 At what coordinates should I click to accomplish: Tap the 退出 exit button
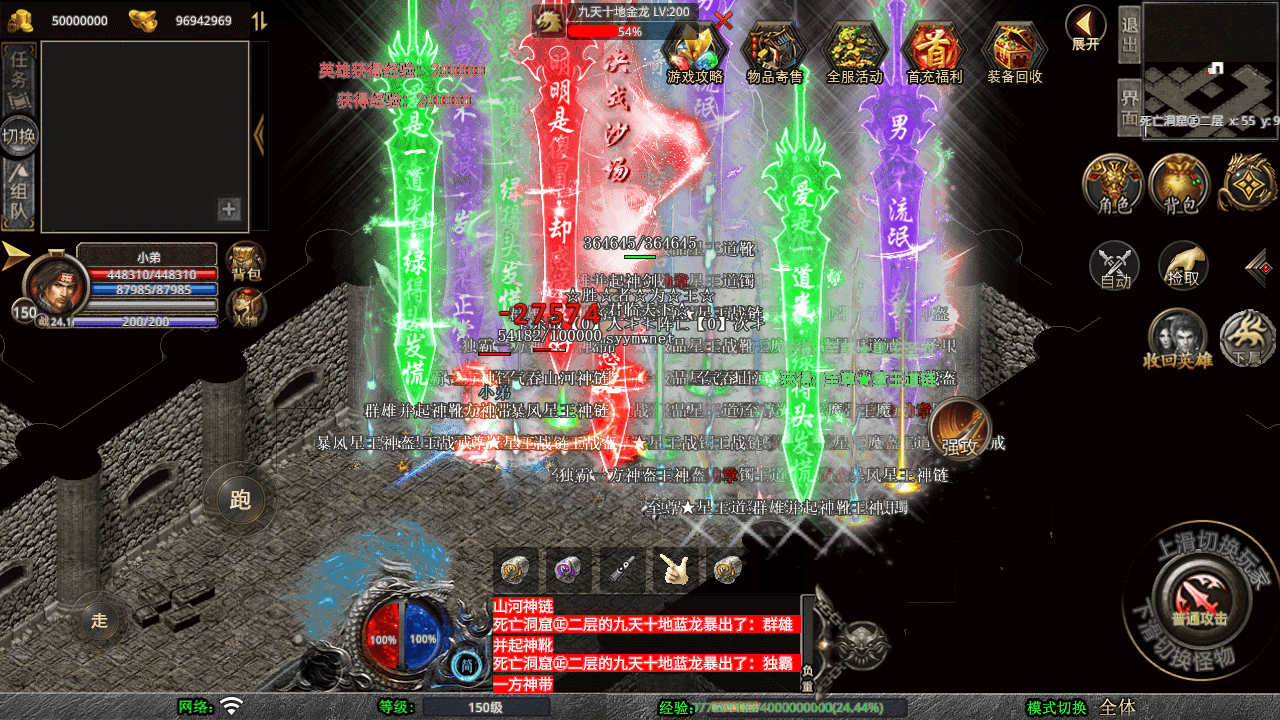[x=1129, y=35]
